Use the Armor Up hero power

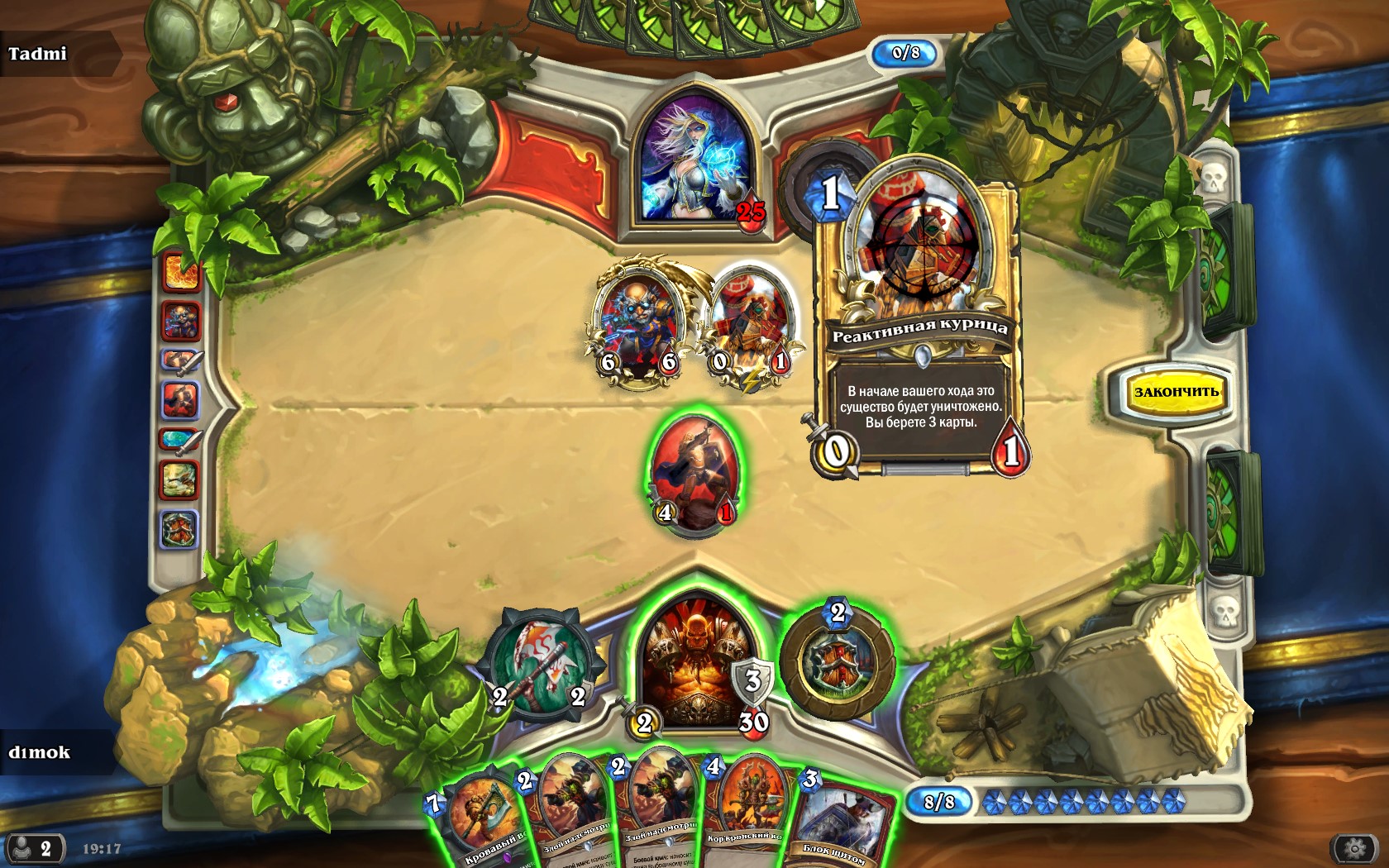pos(837,663)
